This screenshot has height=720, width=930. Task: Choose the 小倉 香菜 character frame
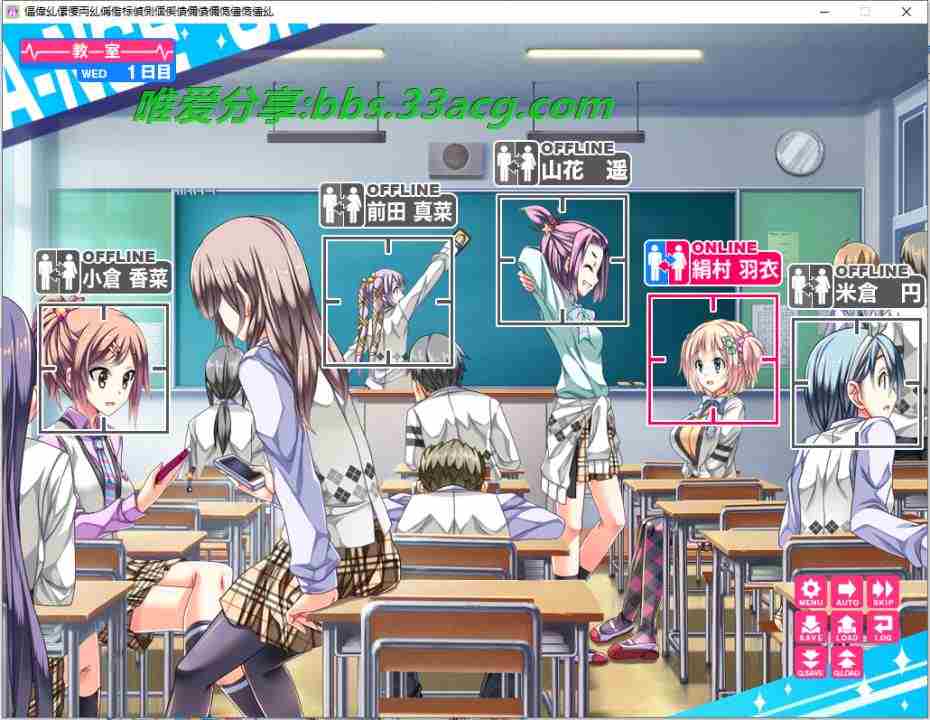pyautogui.click(x=103, y=367)
